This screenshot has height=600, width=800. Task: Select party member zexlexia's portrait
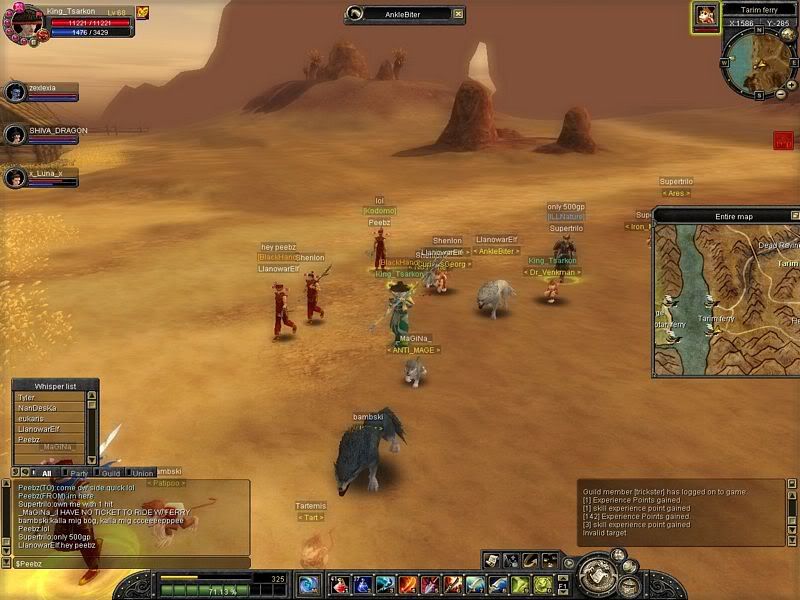pos(14,92)
